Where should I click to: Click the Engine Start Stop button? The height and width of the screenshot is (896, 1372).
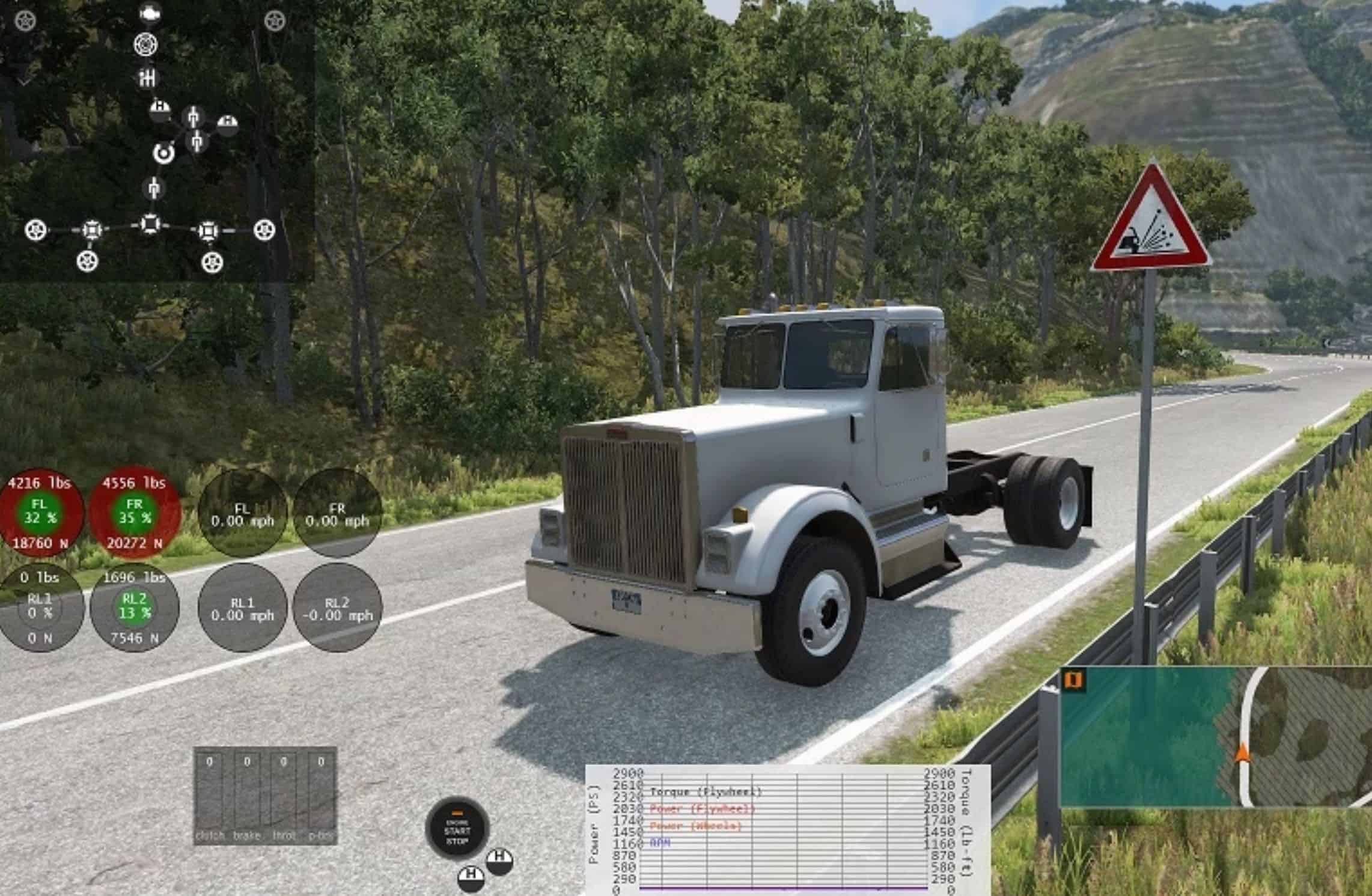coord(457,830)
